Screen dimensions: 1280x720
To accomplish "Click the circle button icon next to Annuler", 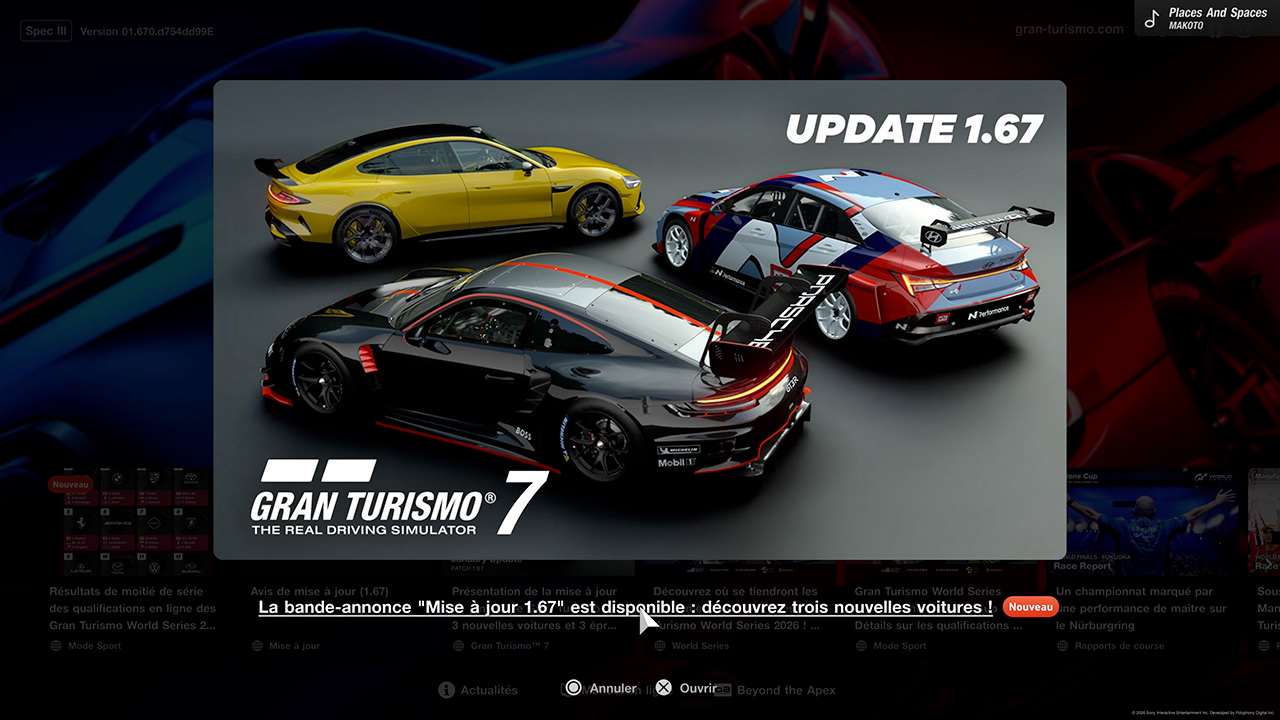I will point(573,687).
